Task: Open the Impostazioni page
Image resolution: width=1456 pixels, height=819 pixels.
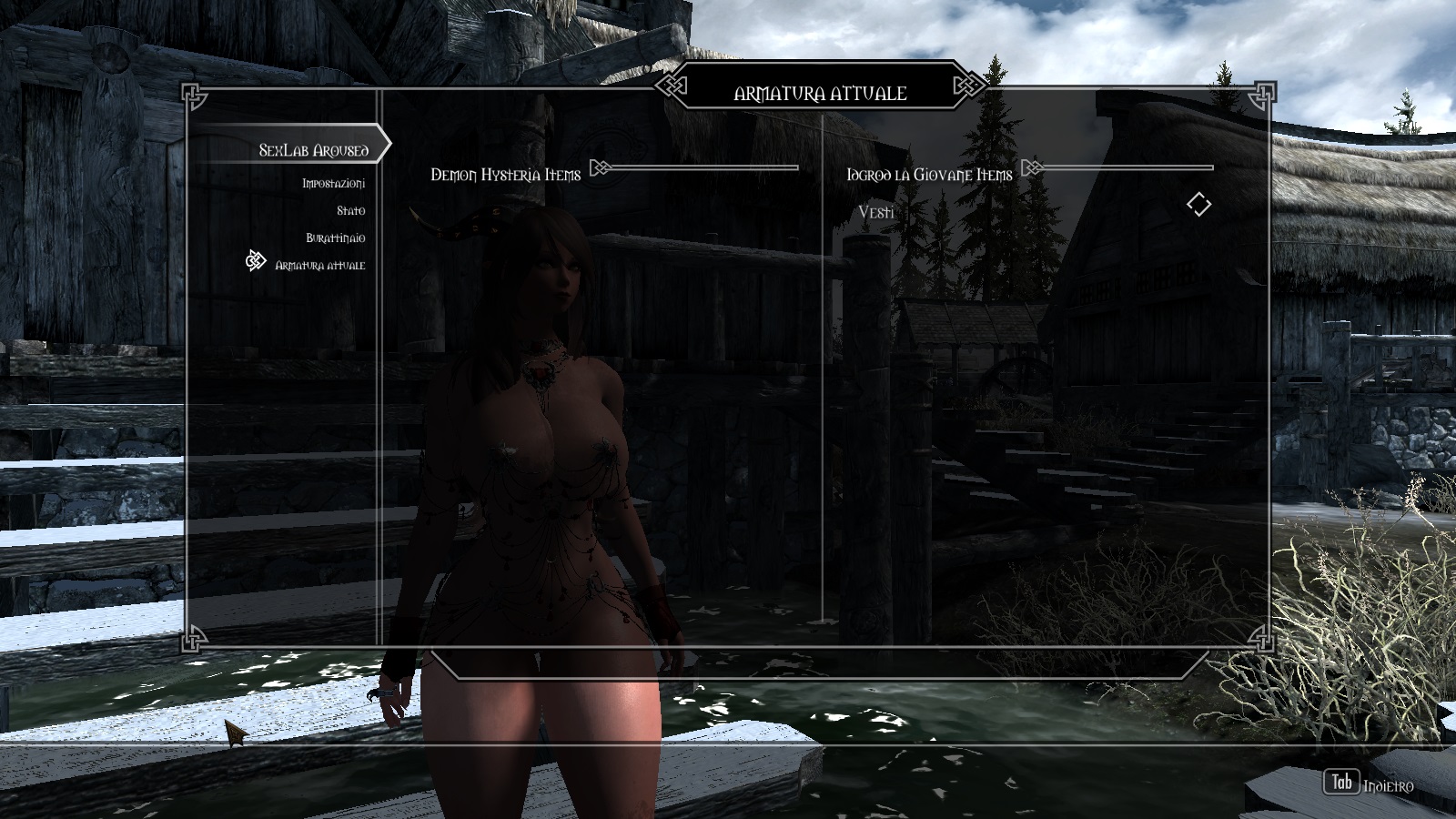Action: (333, 184)
